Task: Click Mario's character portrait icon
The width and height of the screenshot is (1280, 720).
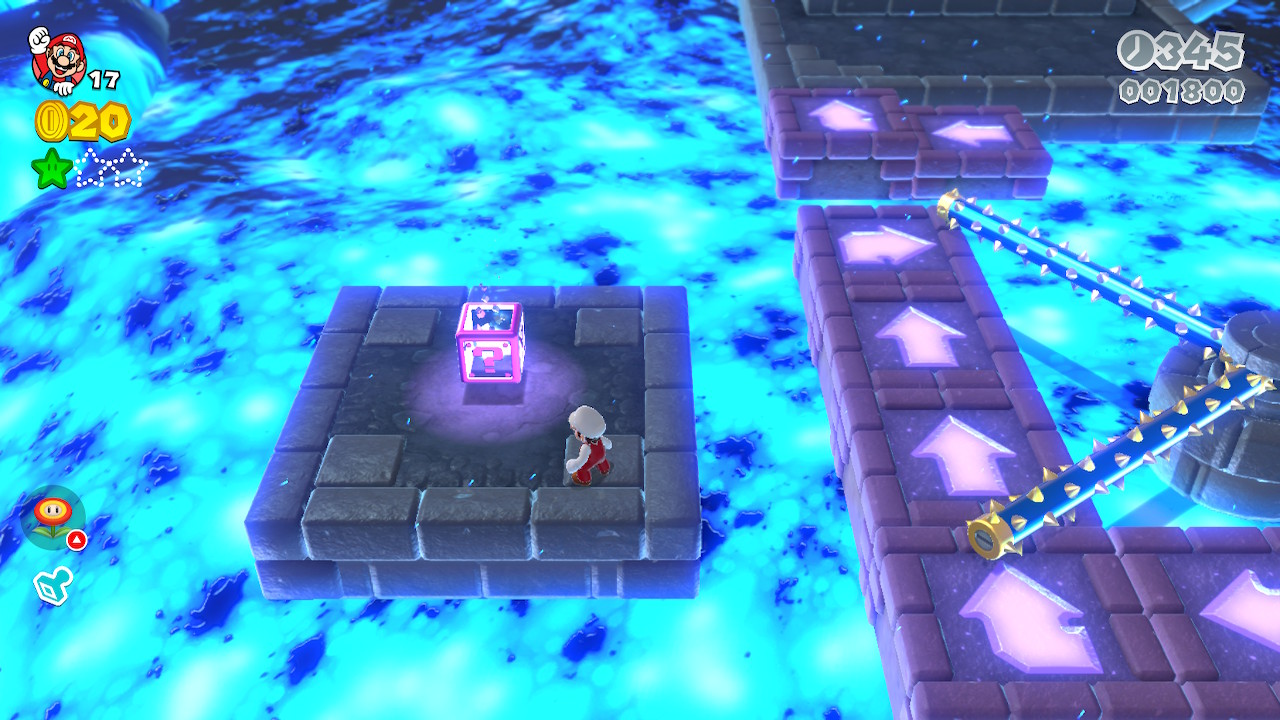Action: [55, 58]
